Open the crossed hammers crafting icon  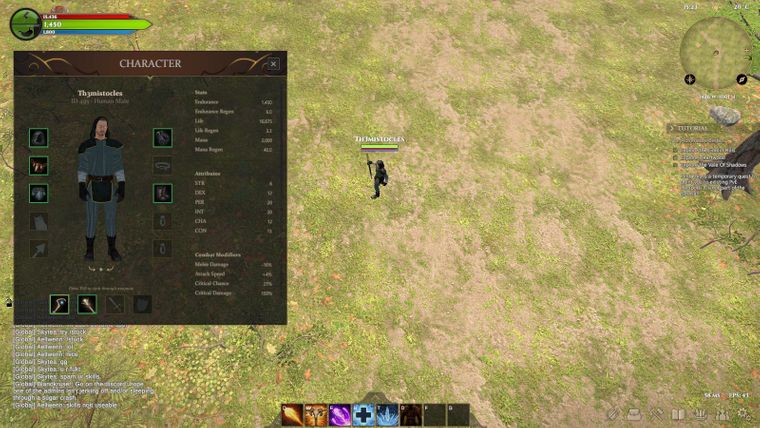(x=657, y=414)
